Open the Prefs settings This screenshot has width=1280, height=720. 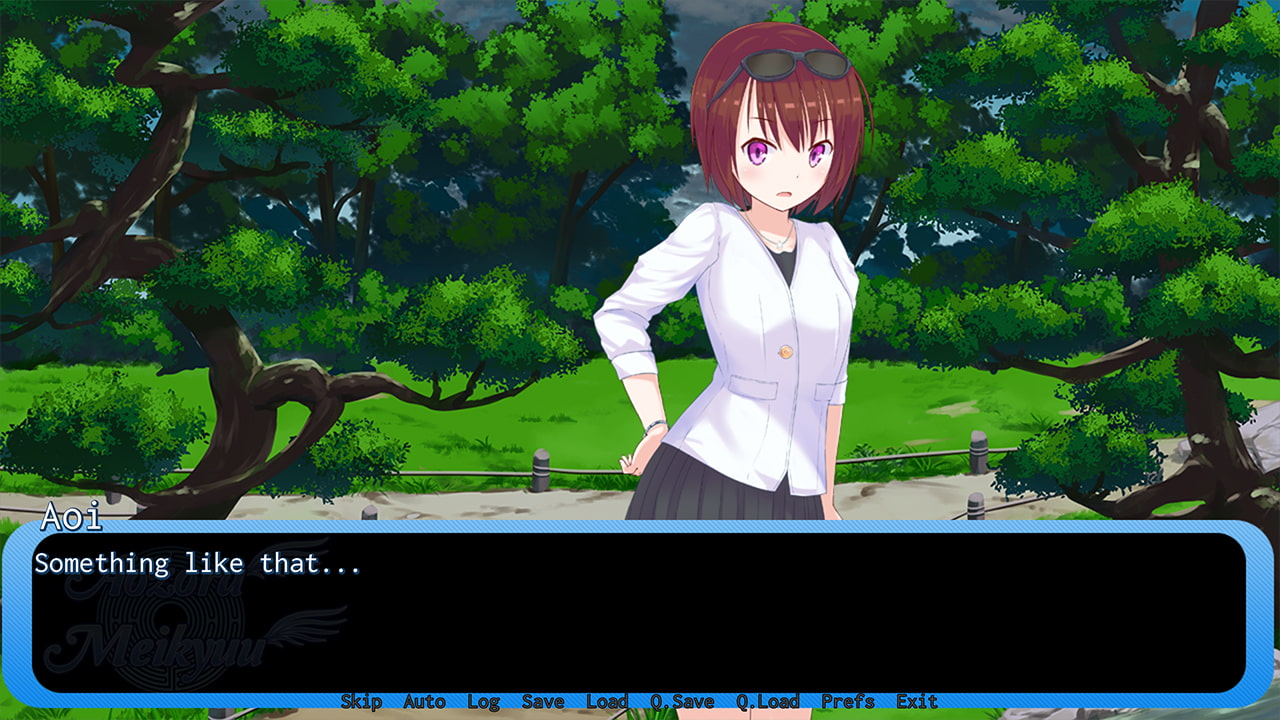click(848, 702)
